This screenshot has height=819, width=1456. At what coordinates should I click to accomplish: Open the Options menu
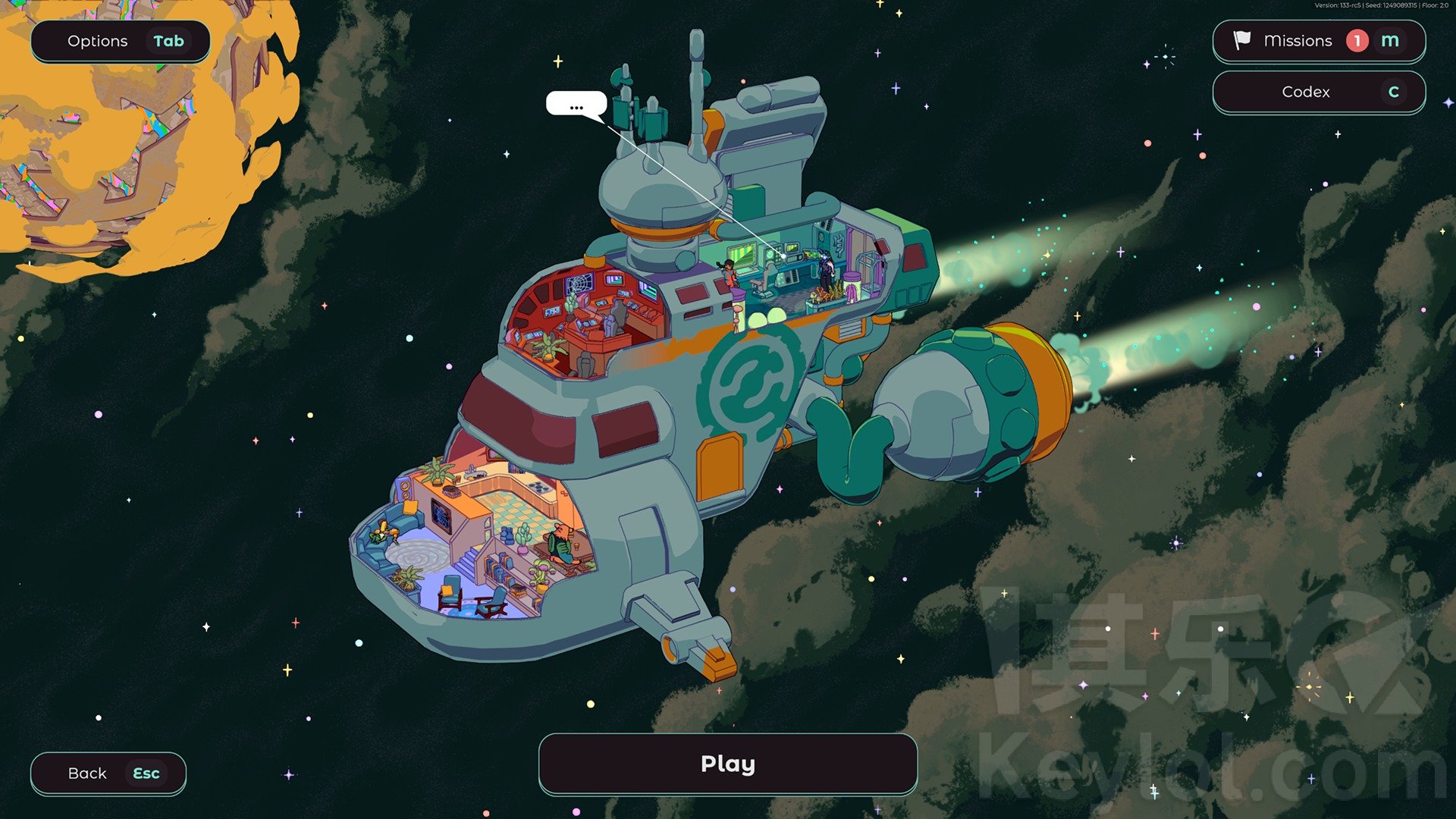click(x=120, y=42)
